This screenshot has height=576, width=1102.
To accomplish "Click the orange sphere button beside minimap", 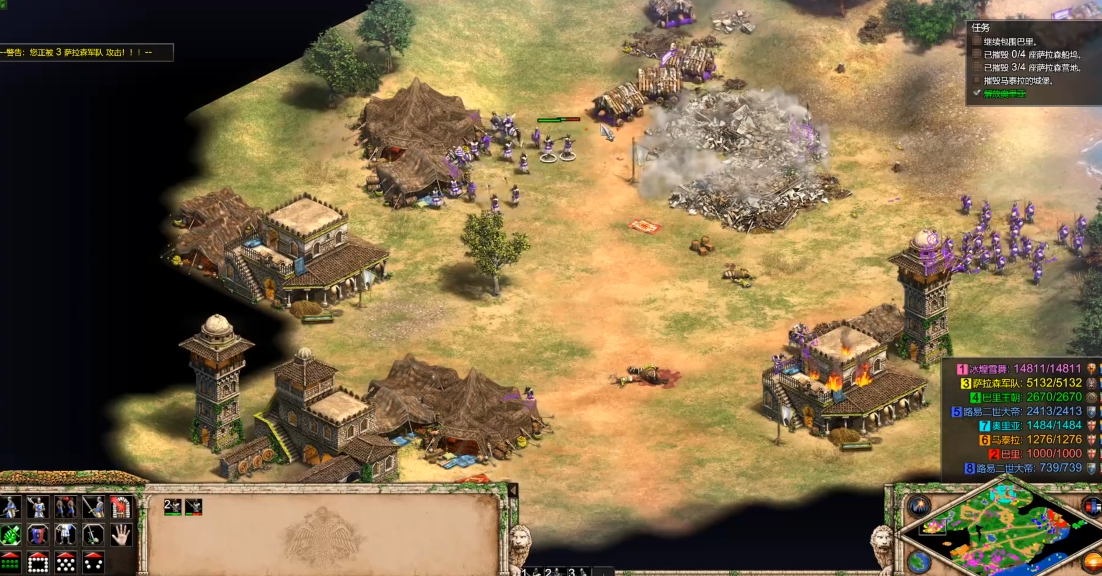I will pyautogui.click(x=1091, y=559).
